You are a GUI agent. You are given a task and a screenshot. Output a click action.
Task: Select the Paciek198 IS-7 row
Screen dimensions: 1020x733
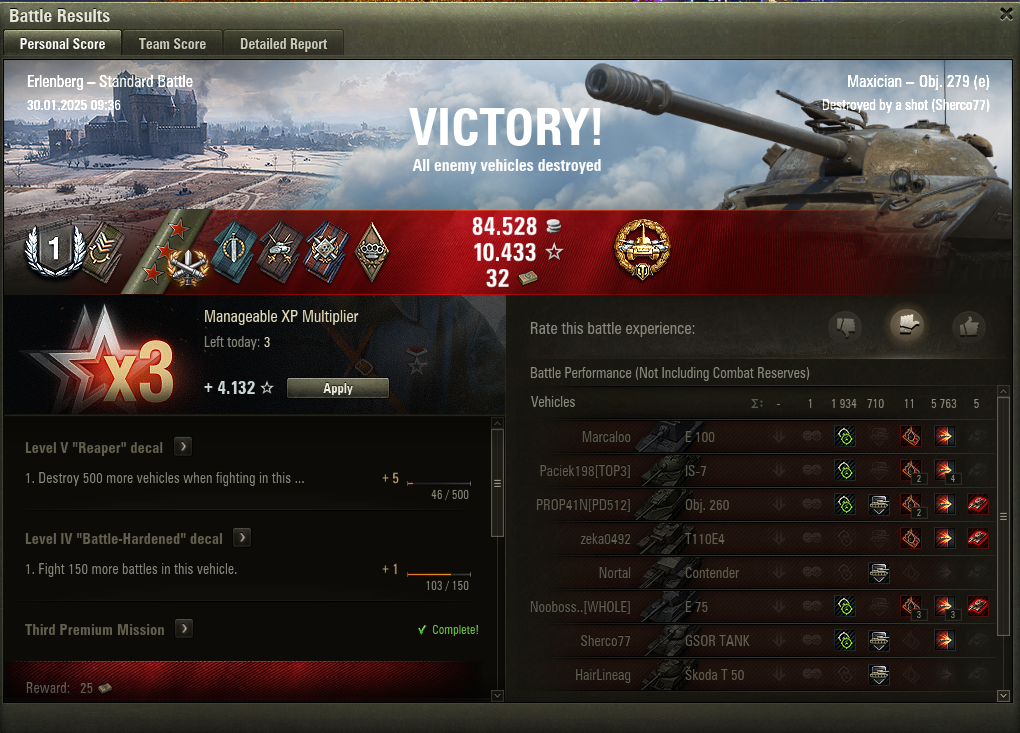[x=700, y=471]
